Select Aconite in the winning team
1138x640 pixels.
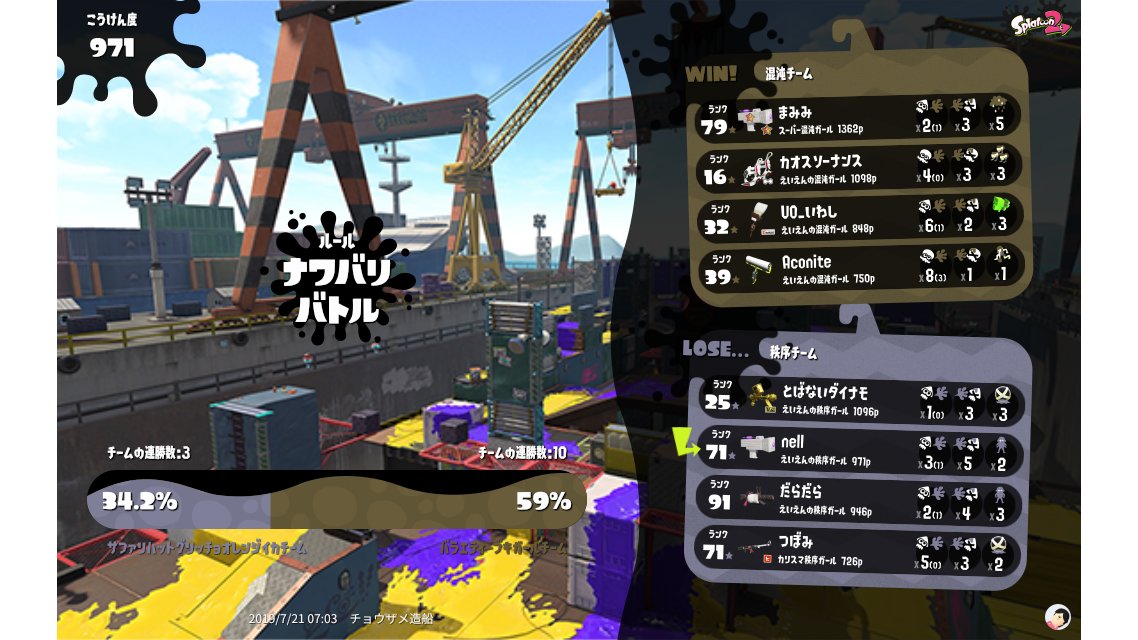pyautogui.click(x=860, y=268)
